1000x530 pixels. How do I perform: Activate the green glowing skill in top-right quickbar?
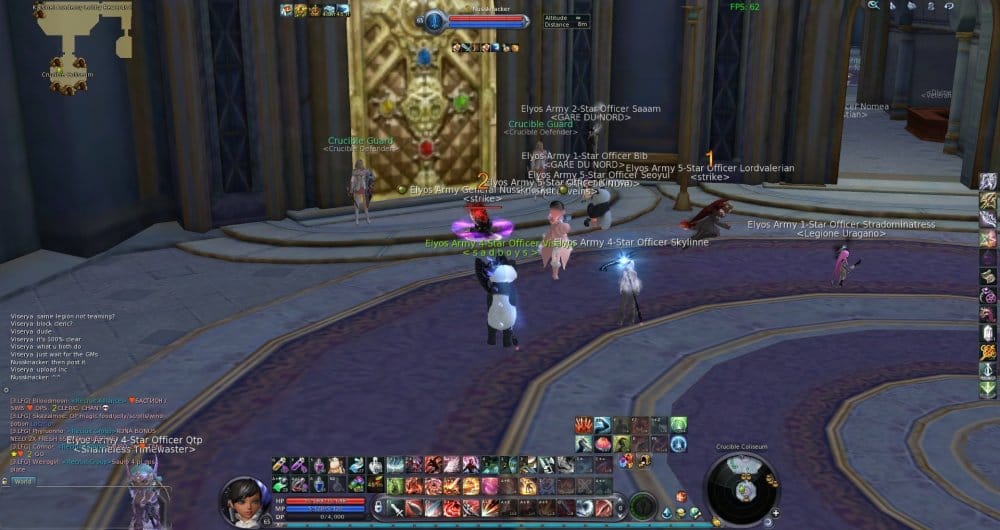[678, 425]
